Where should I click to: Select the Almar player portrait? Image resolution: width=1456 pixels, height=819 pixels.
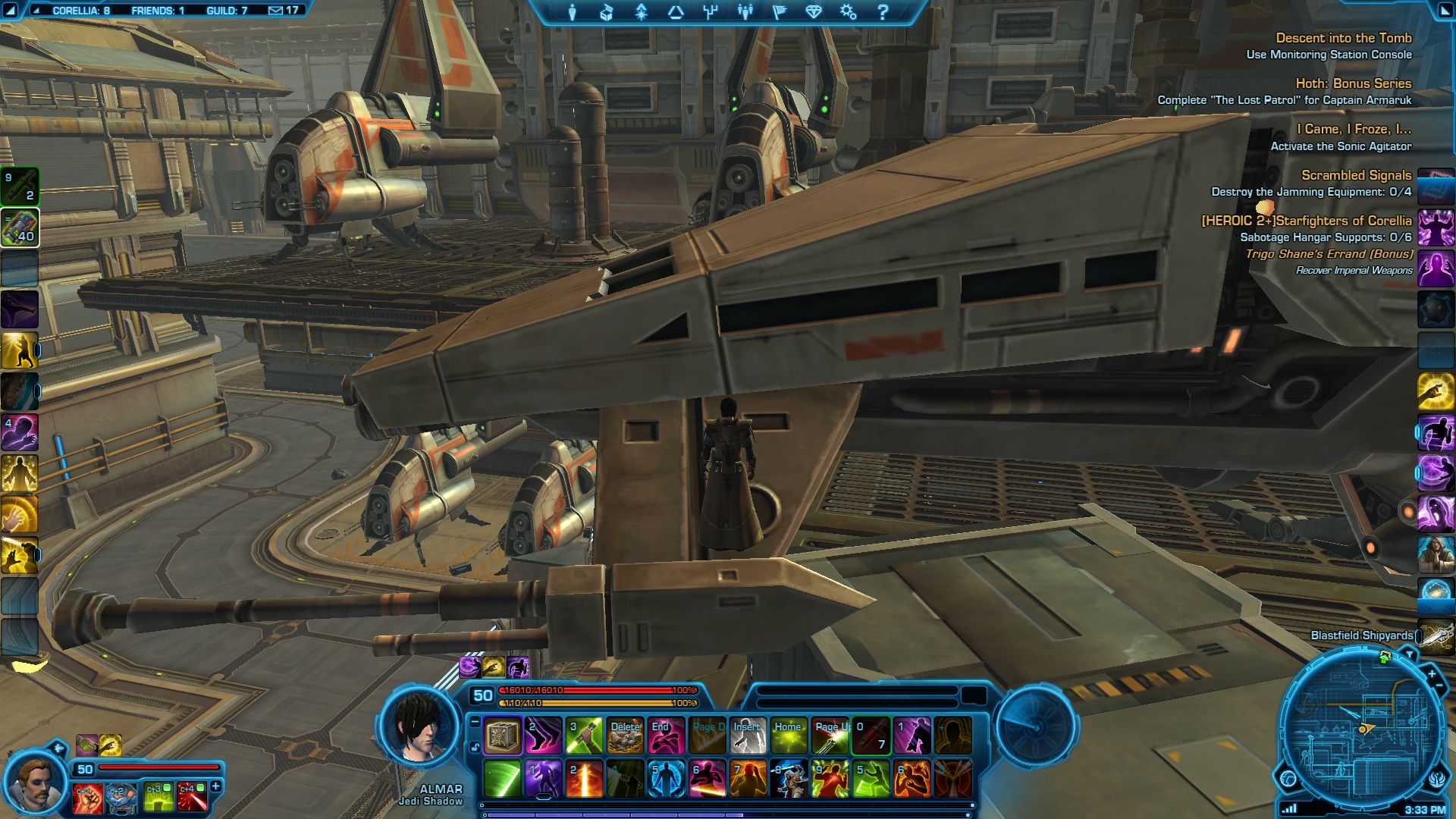[x=419, y=726]
